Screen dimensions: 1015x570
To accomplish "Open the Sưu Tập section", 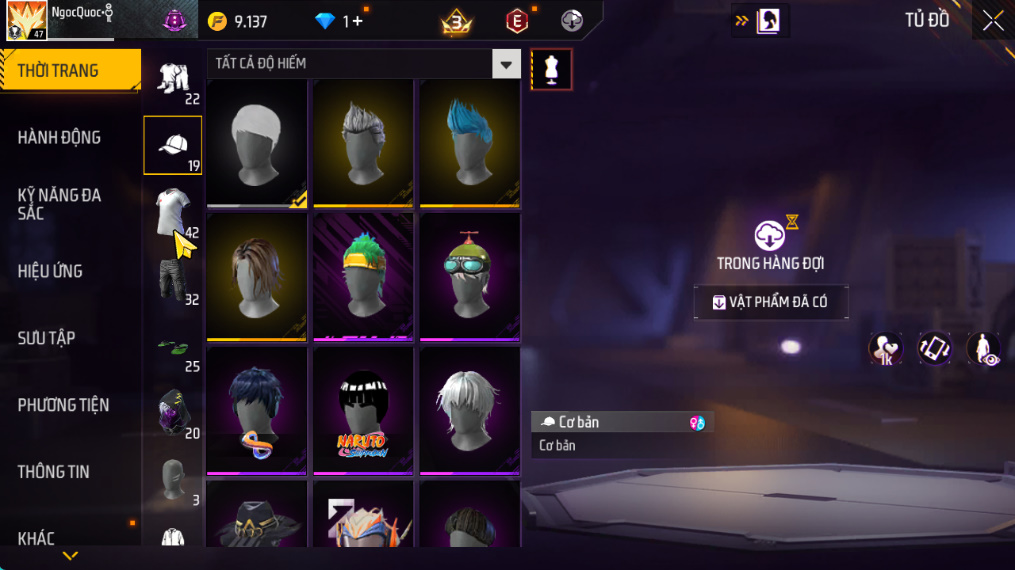I will pos(47,338).
